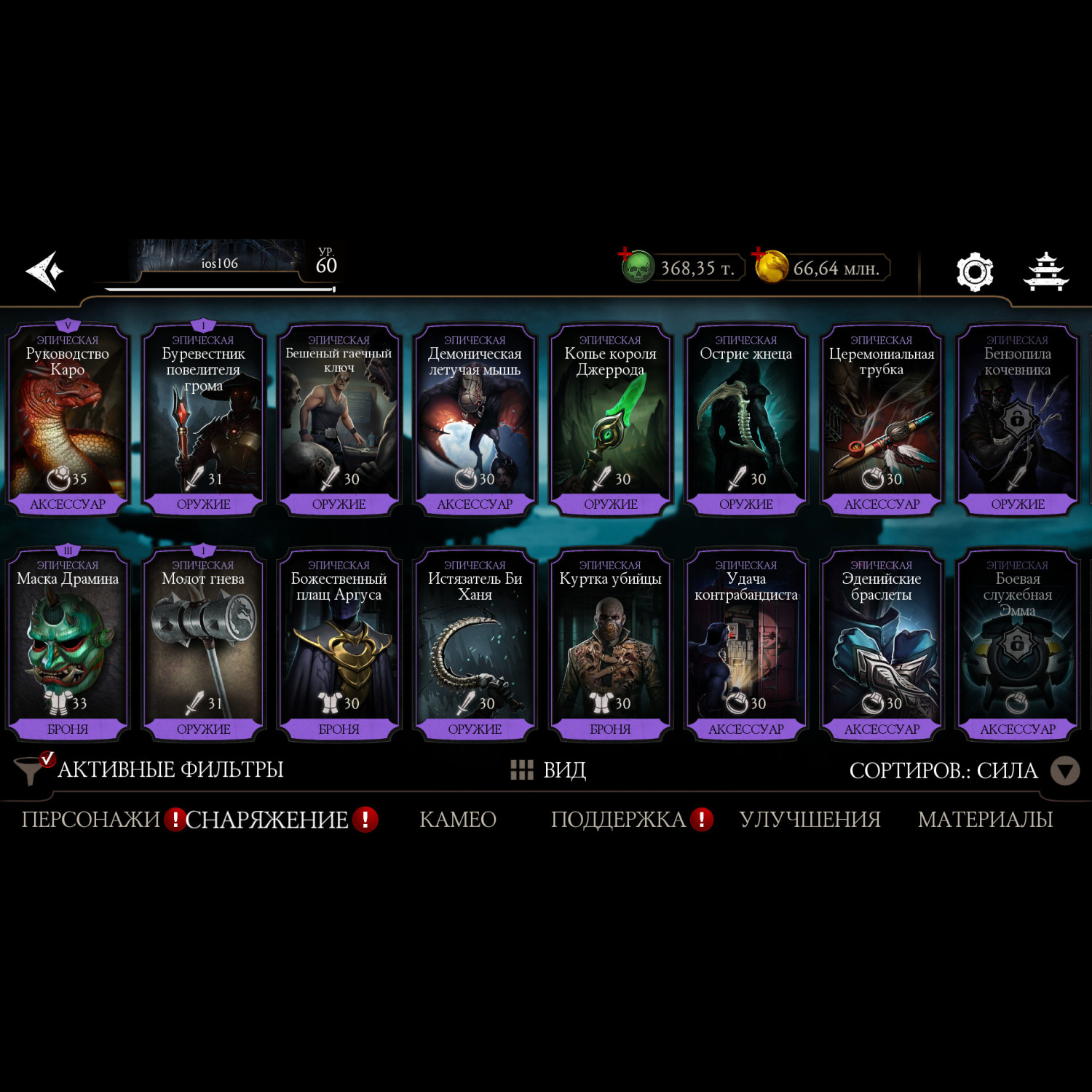Image resolution: width=1092 pixels, height=1092 pixels.
Task: Pick the Копье короля Джеррода weapon
Action: [x=610, y=421]
